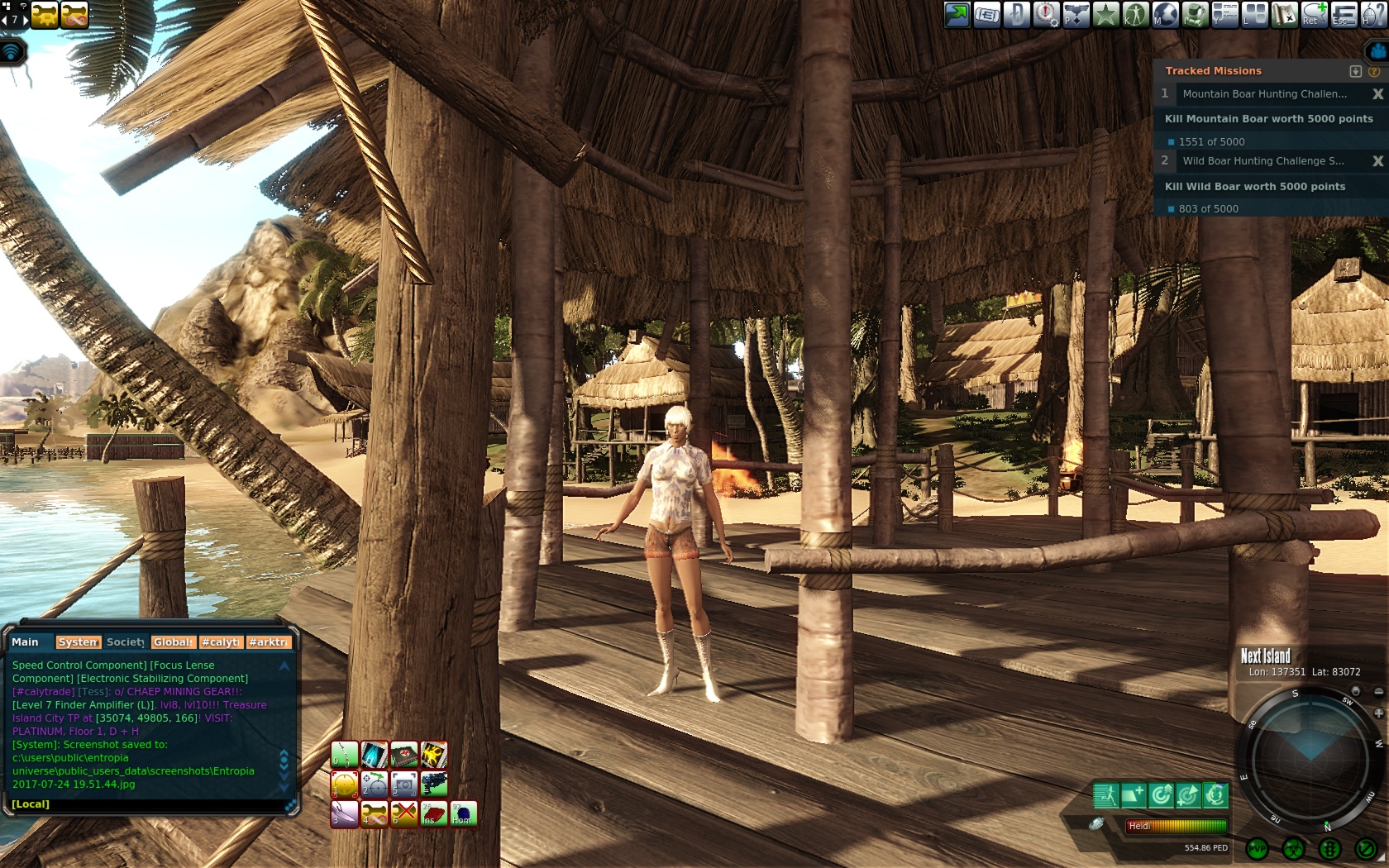Click the running figure buff icon
Screen dimensions: 1389x868
pos(1105,795)
